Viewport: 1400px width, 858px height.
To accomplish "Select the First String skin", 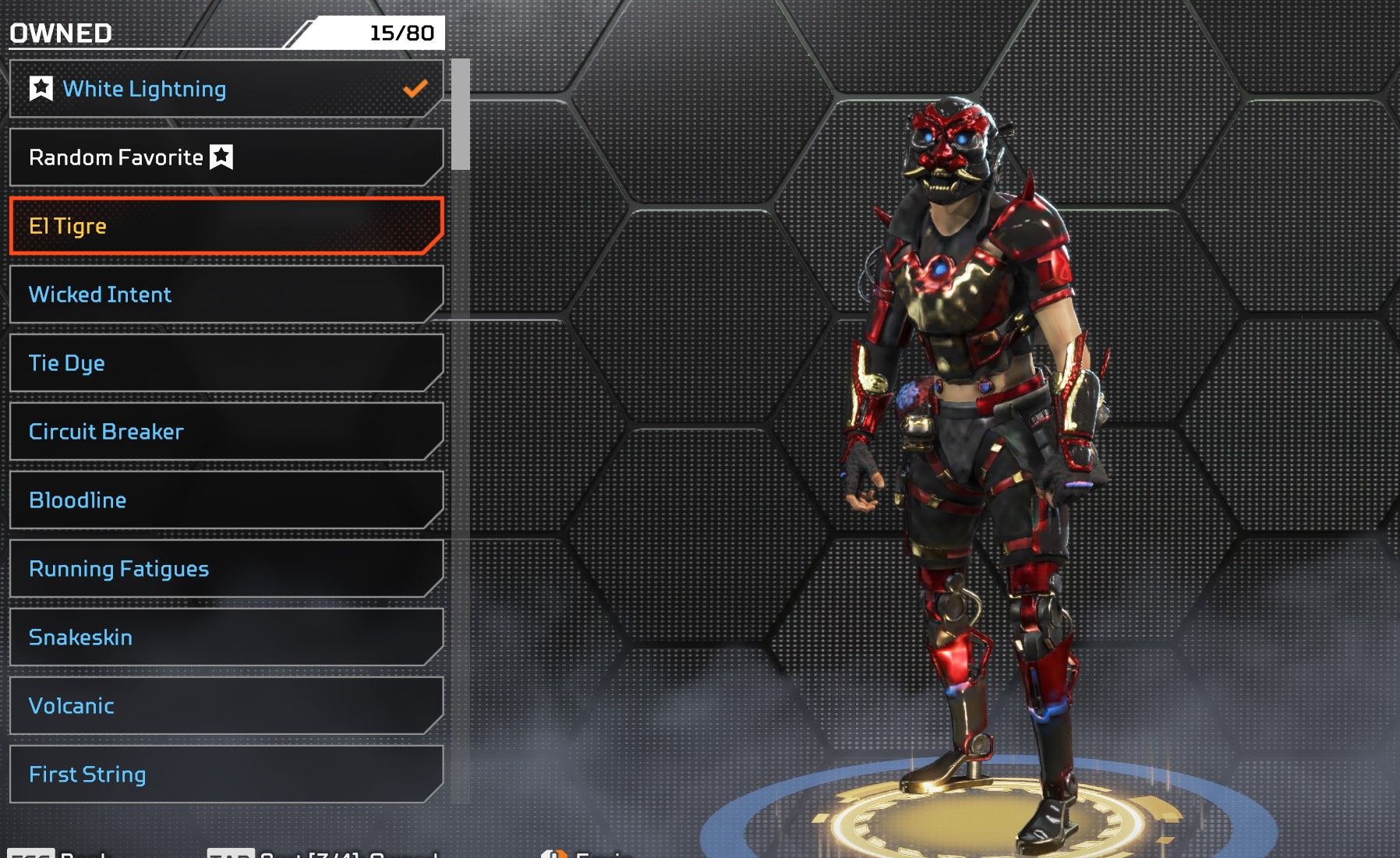I will (226, 775).
